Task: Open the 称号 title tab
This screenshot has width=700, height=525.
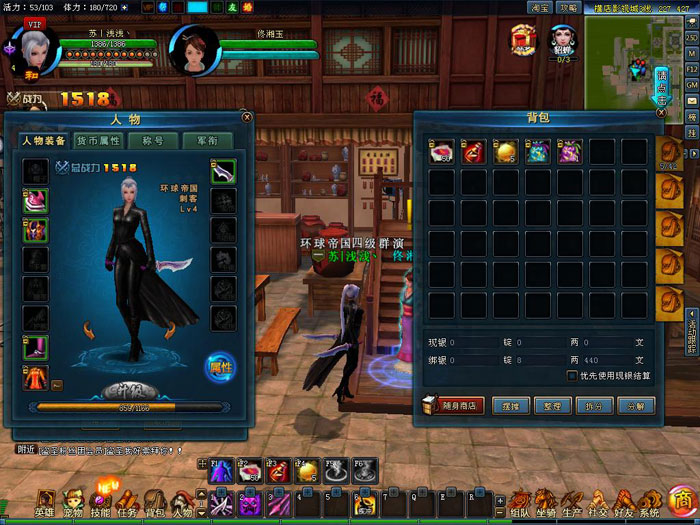Action: 153,141
